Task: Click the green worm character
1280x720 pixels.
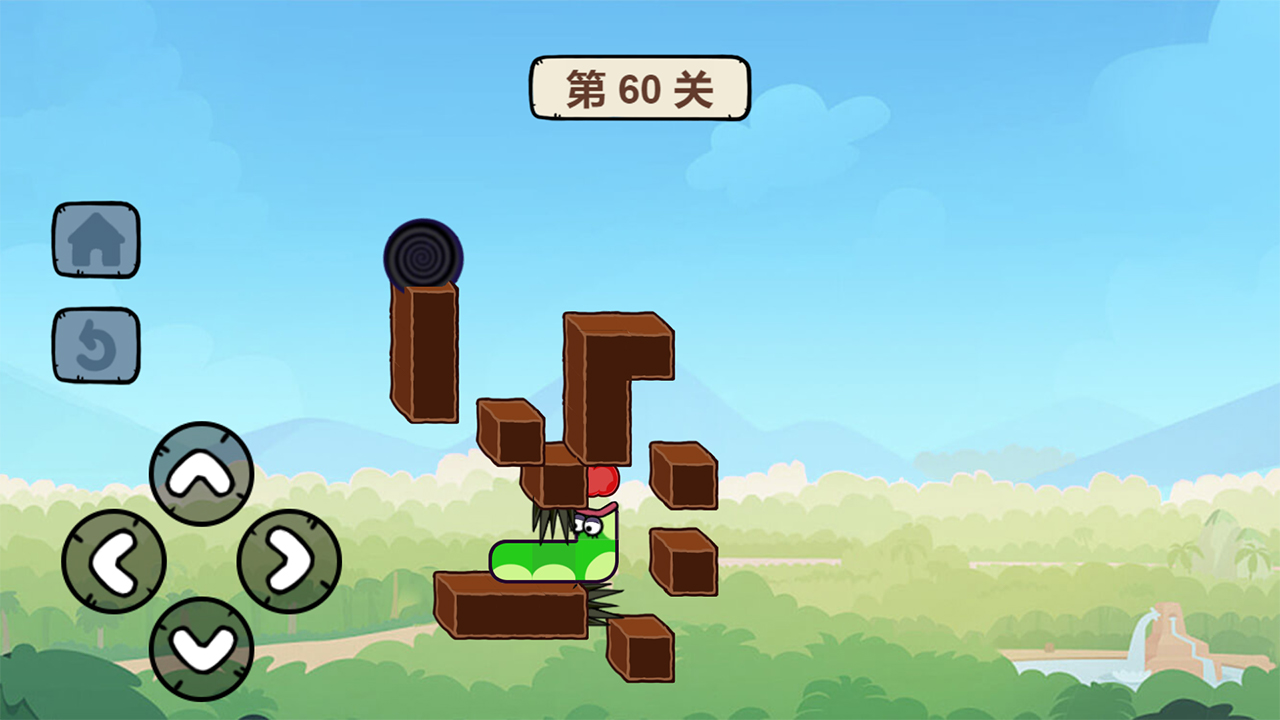Action: (x=555, y=560)
